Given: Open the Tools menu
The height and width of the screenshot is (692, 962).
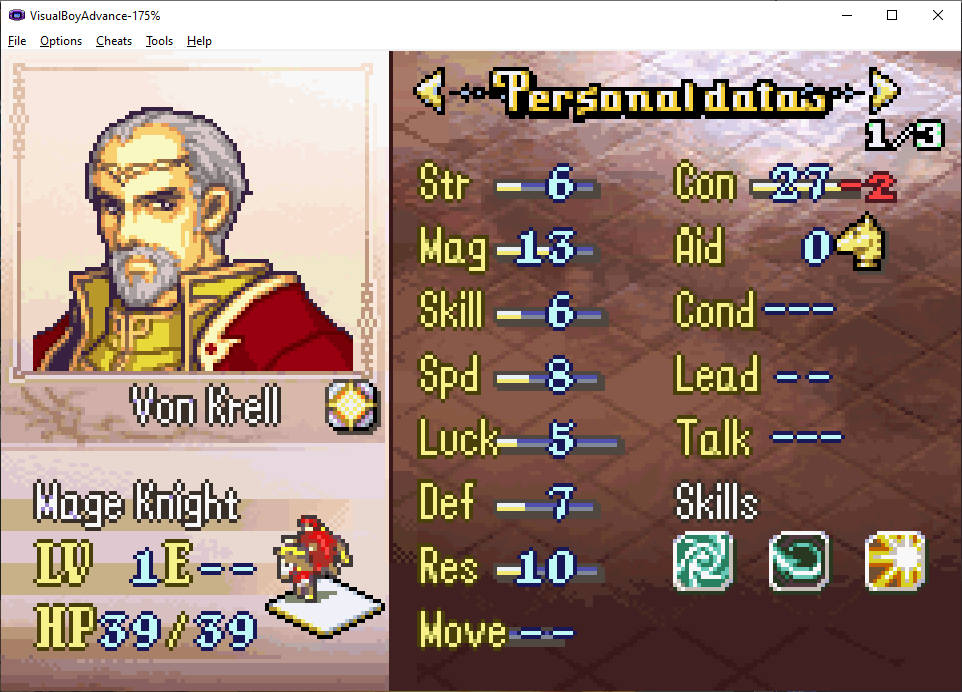Looking at the screenshot, I should click(x=159, y=41).
